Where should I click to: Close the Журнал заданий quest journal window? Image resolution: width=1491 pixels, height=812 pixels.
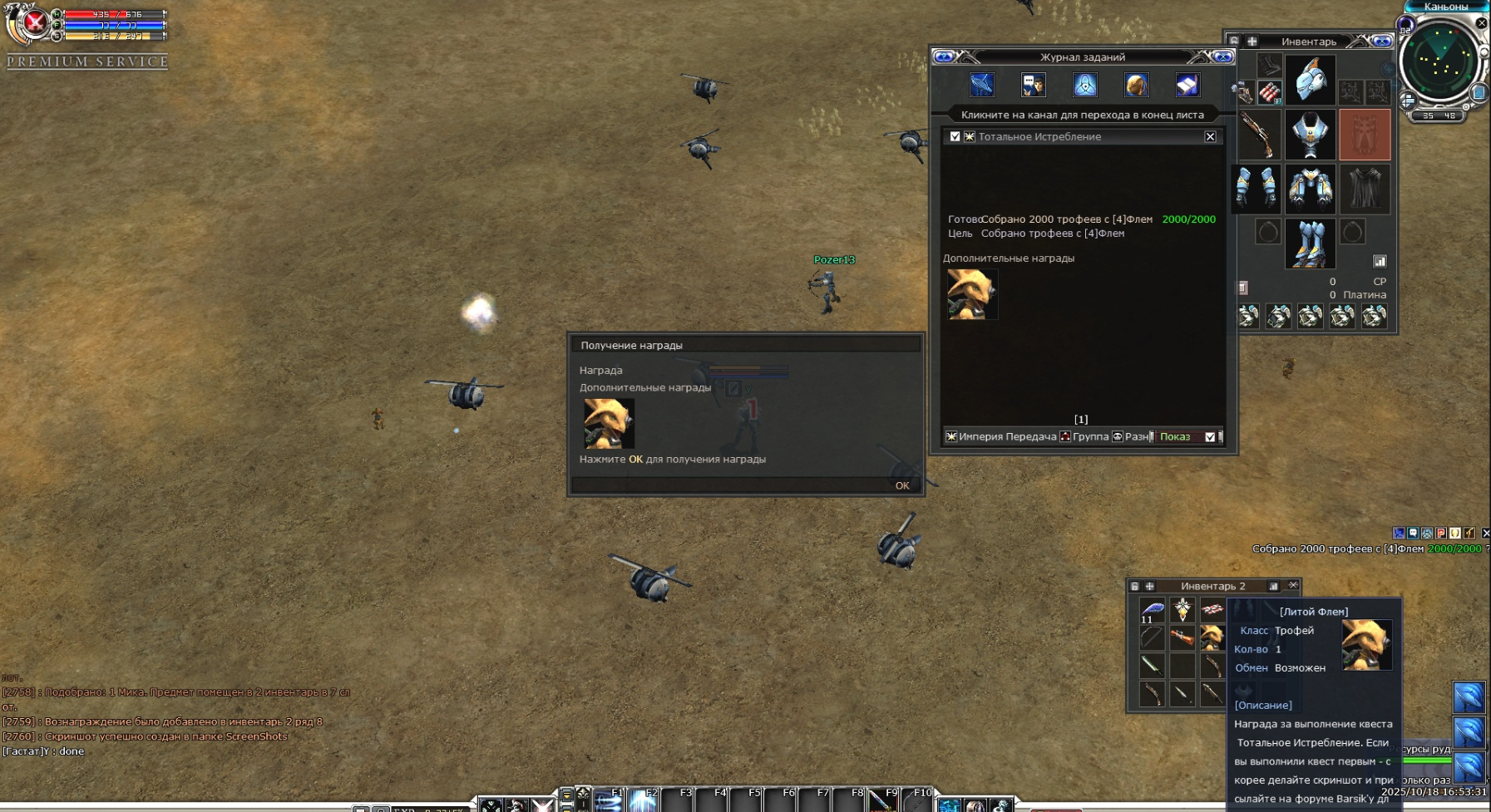(x=1222, y=57)
